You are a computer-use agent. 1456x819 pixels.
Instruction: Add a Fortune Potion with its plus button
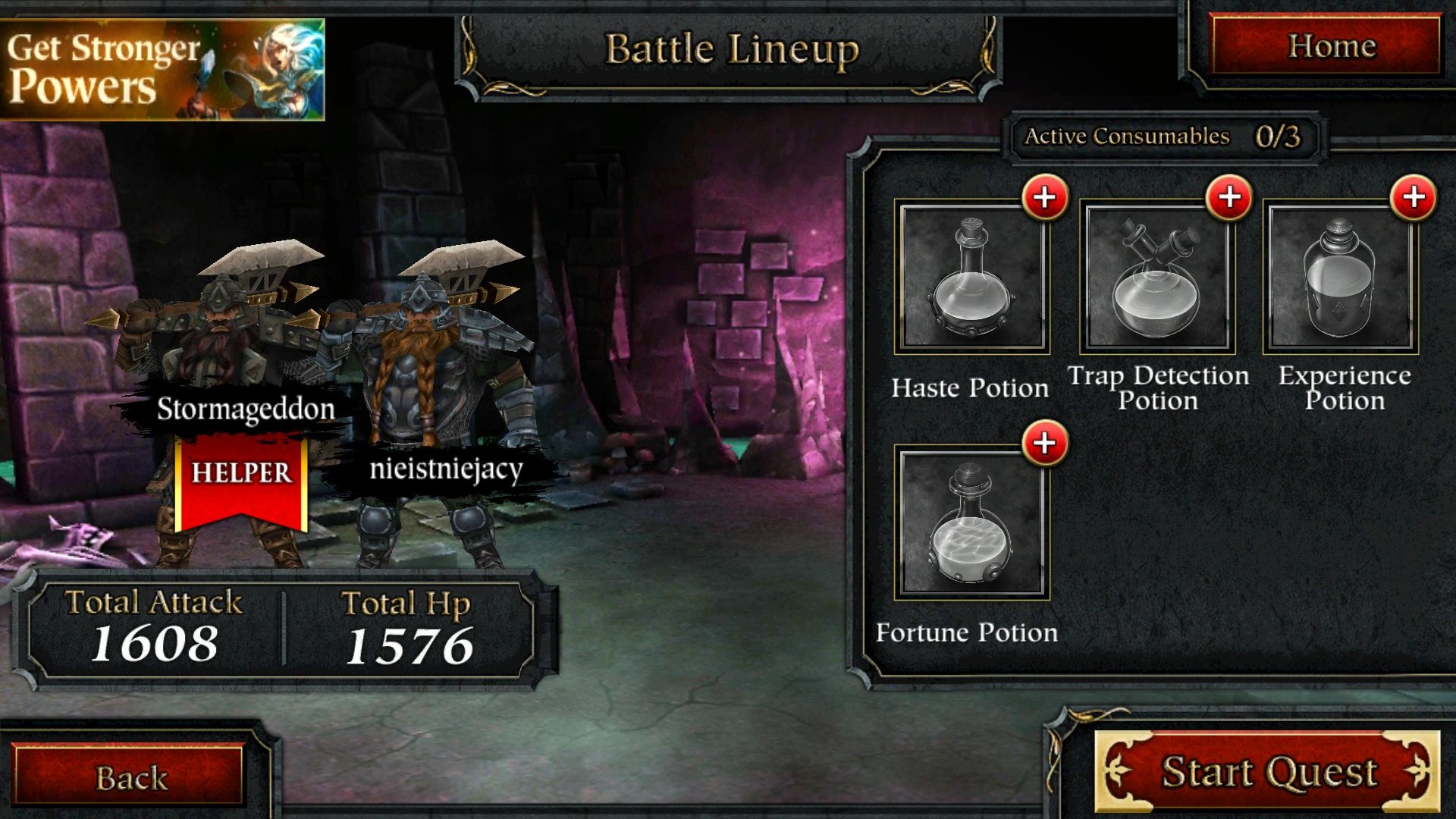[1045, 443]
